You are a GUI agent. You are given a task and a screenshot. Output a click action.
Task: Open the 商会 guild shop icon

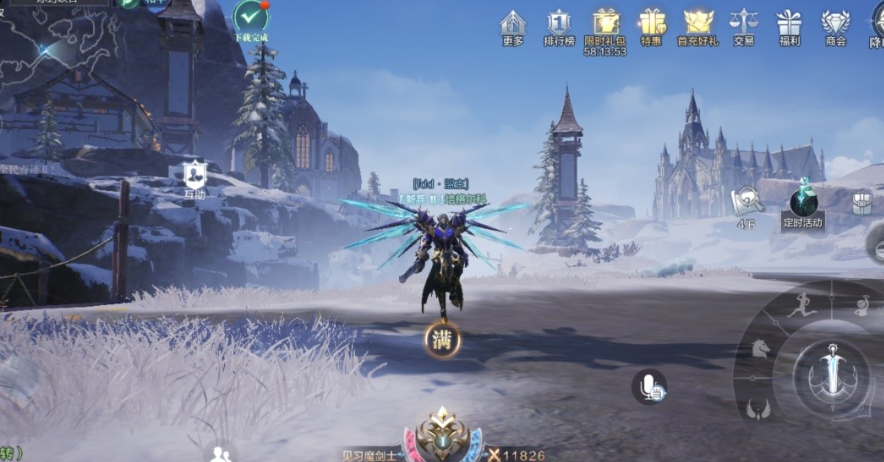tap(835, 26)
